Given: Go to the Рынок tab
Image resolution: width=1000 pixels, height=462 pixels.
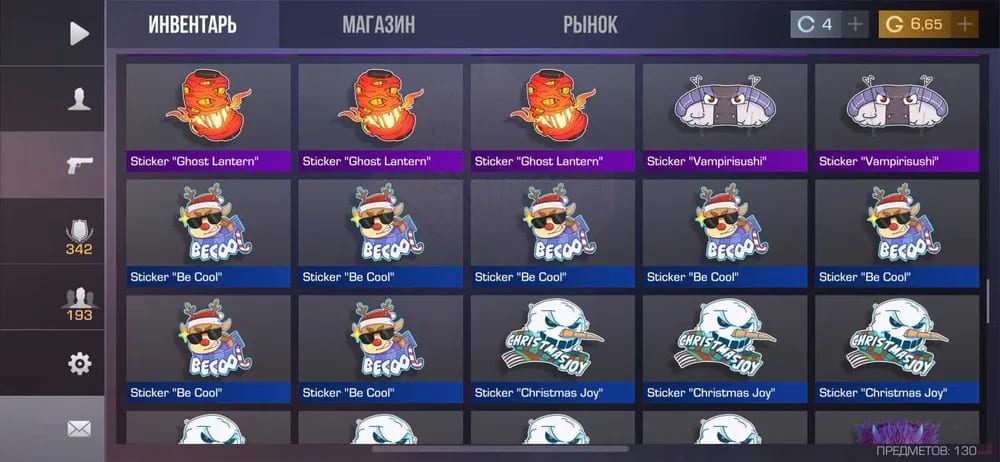Looking at the screenshot, I should pyautogui.click(x=590, y=24).
